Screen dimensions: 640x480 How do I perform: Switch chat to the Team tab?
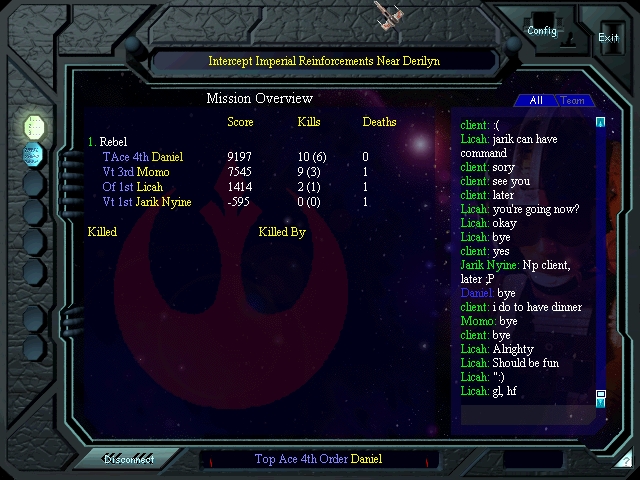coord(573,100)
